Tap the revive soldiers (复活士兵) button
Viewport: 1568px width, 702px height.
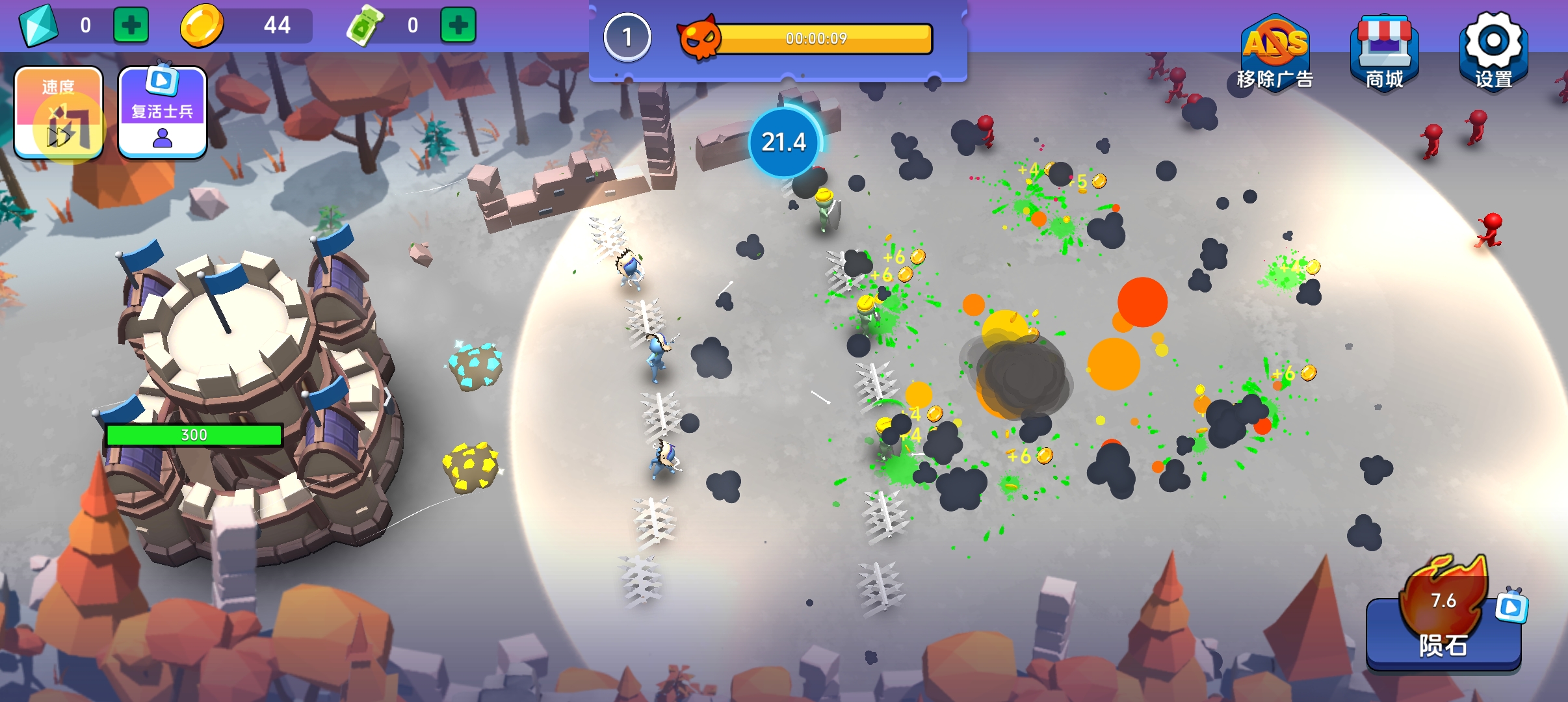pyautogui.click(x=163, y=113)
